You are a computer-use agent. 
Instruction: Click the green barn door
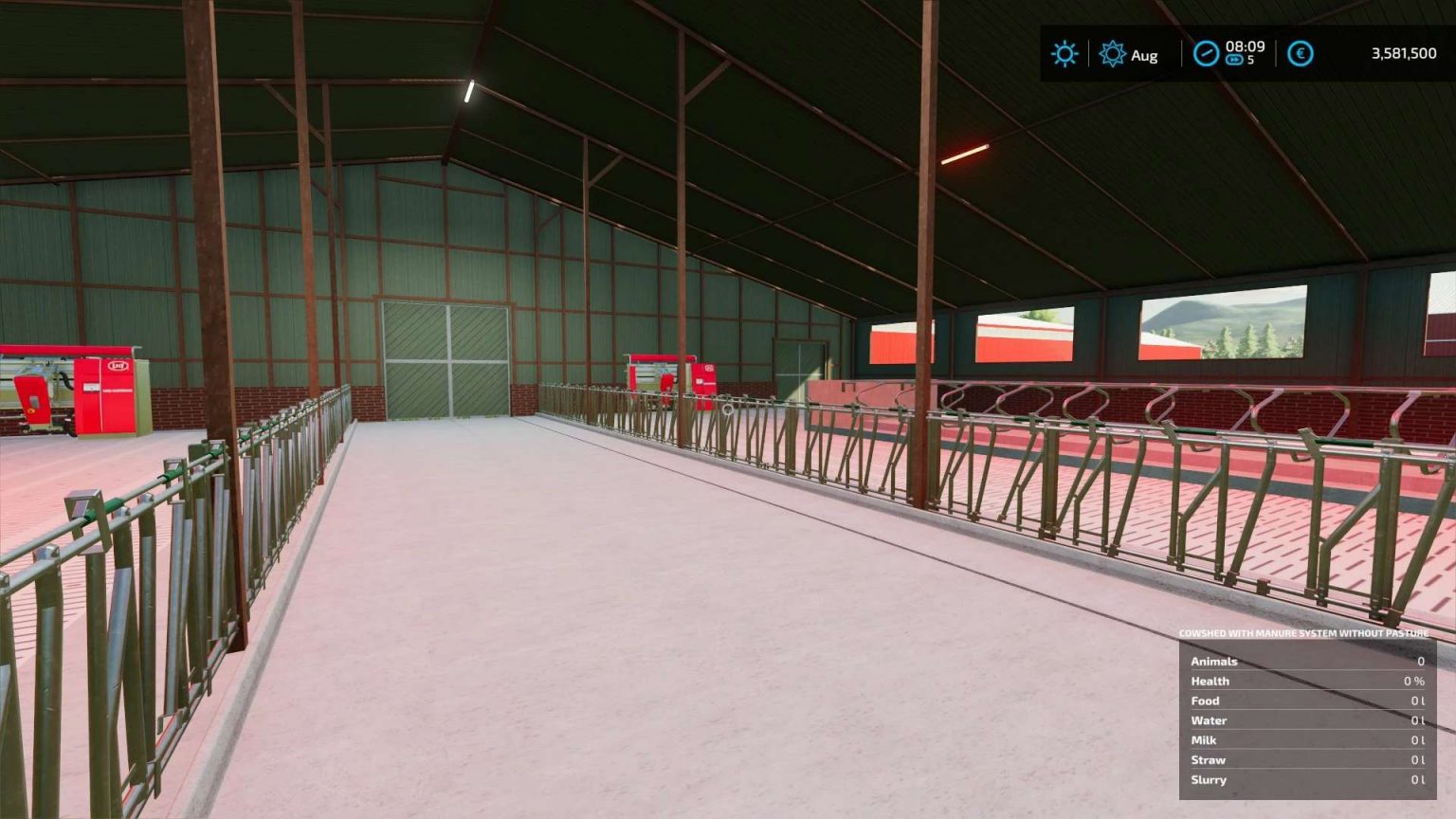tap(446, 360)
